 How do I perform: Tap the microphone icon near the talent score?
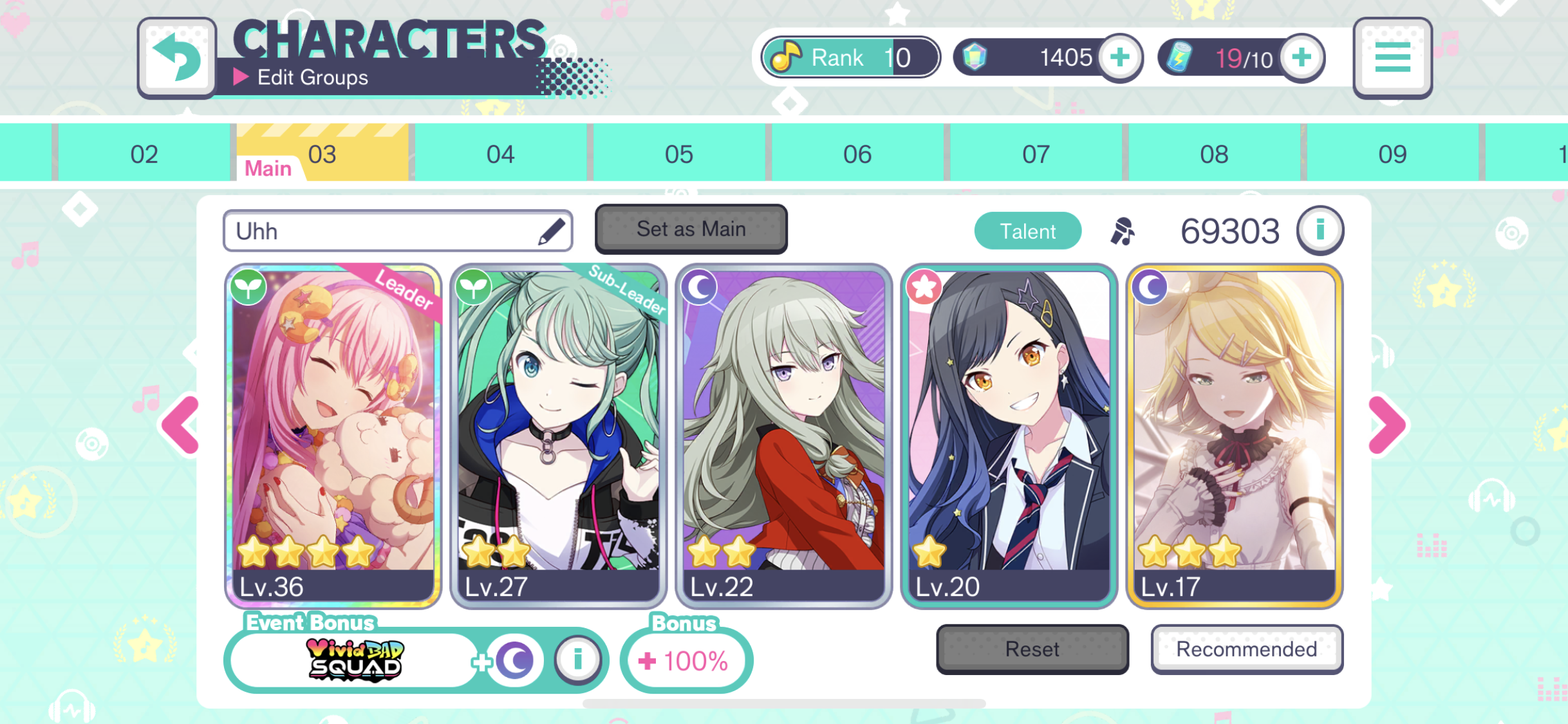pos(1123,230)
